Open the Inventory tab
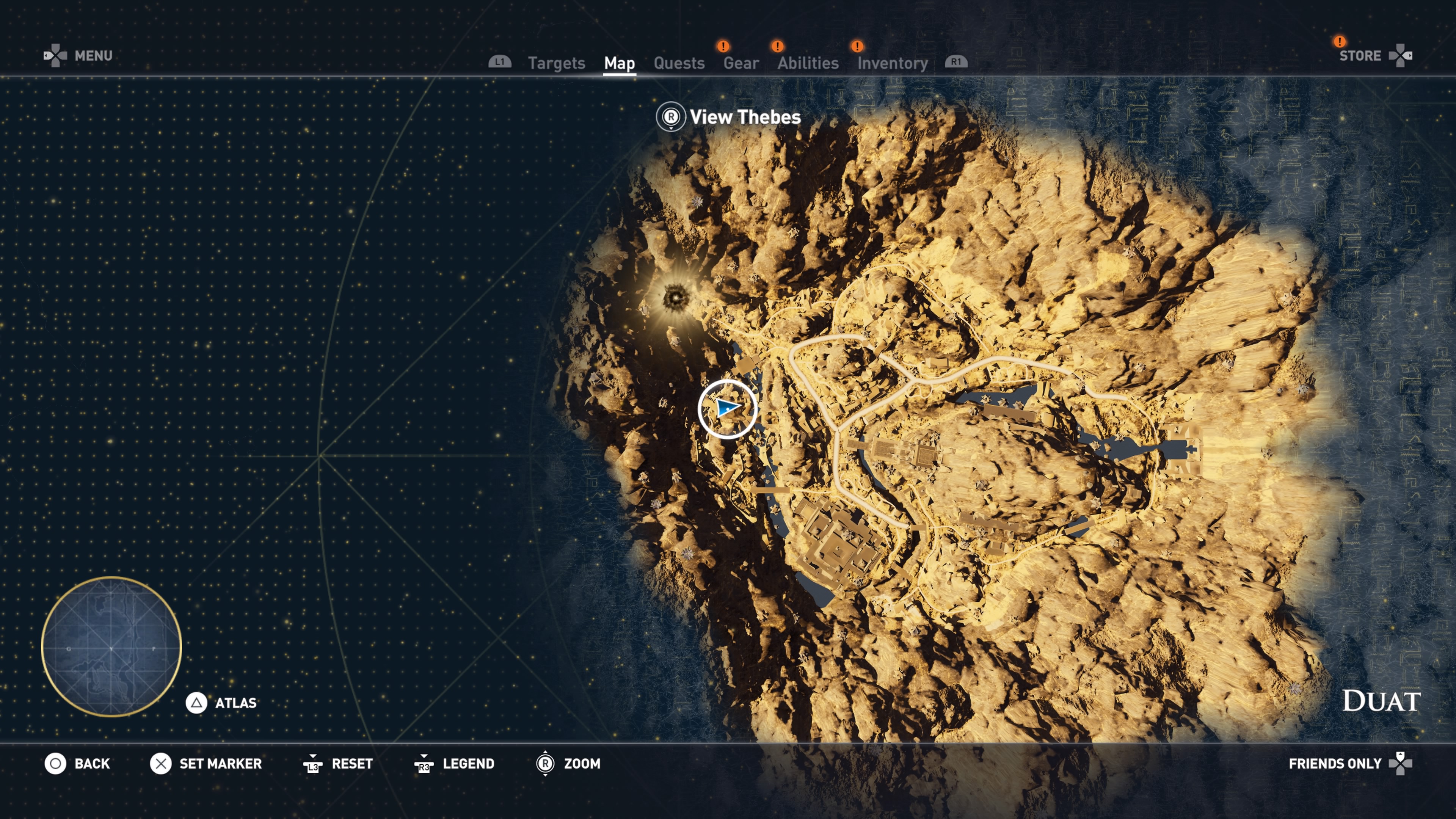The width and height of the screenshot is (1456, 819). click(x=893, y=63)
